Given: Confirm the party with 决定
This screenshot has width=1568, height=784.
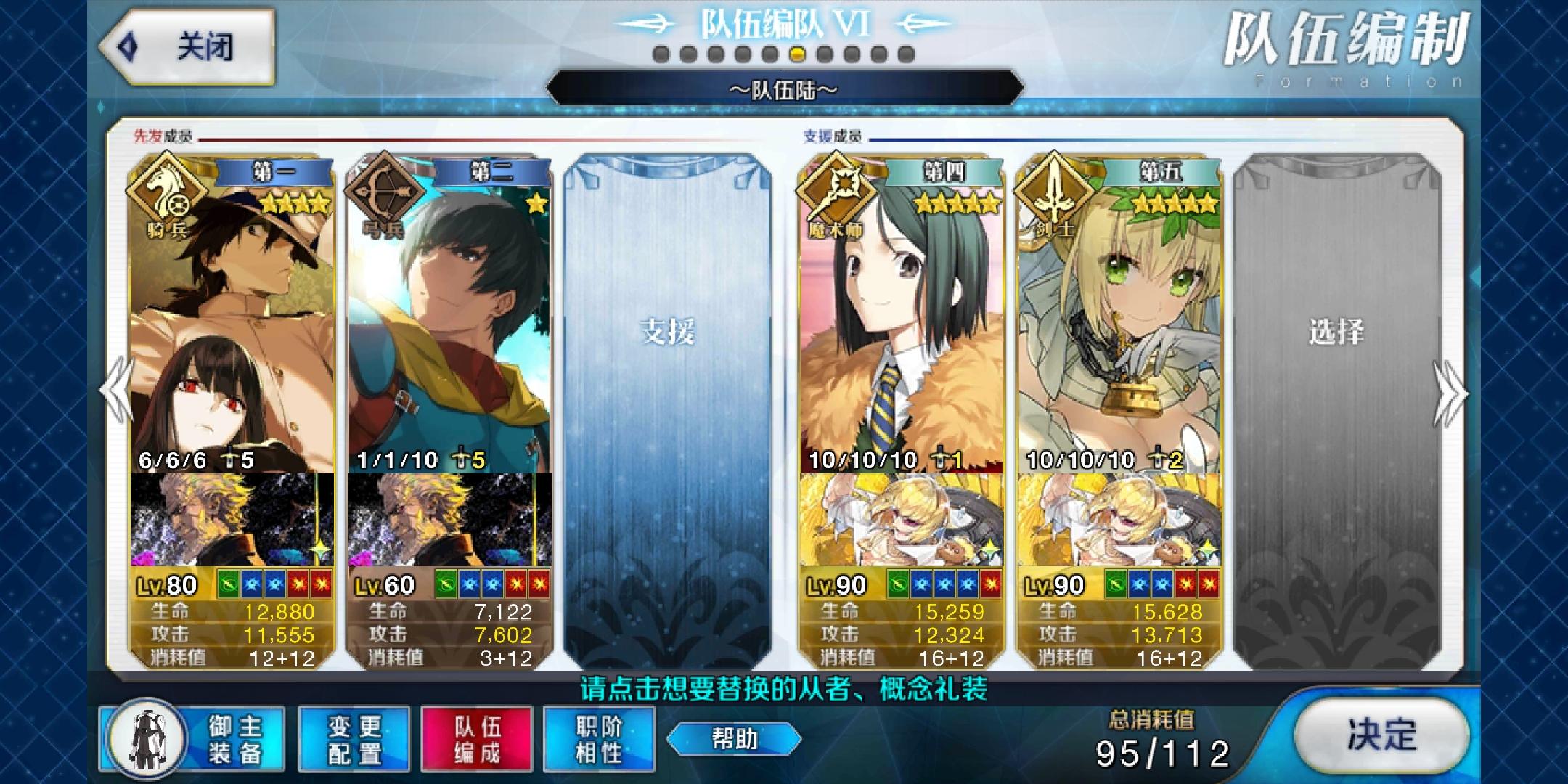Looking at the screenshot, I should [x=1381, y=736].
